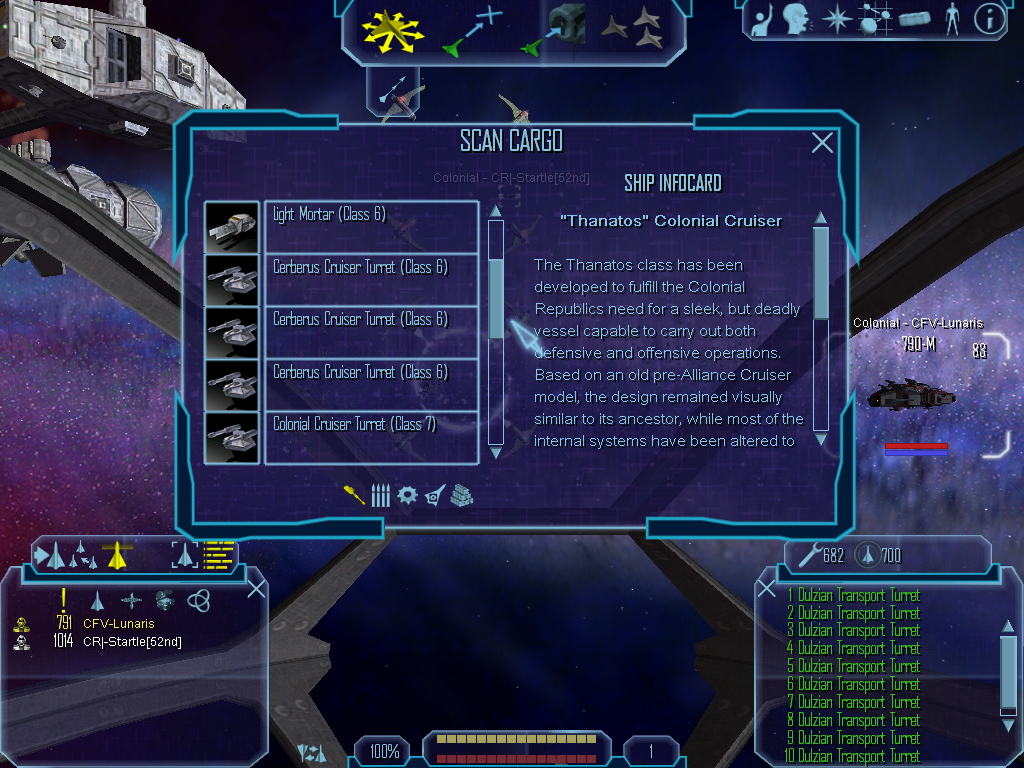Open the information icon in top-right bar
1024x768 pixels.
pyautogui.click(x=989, y=19)
